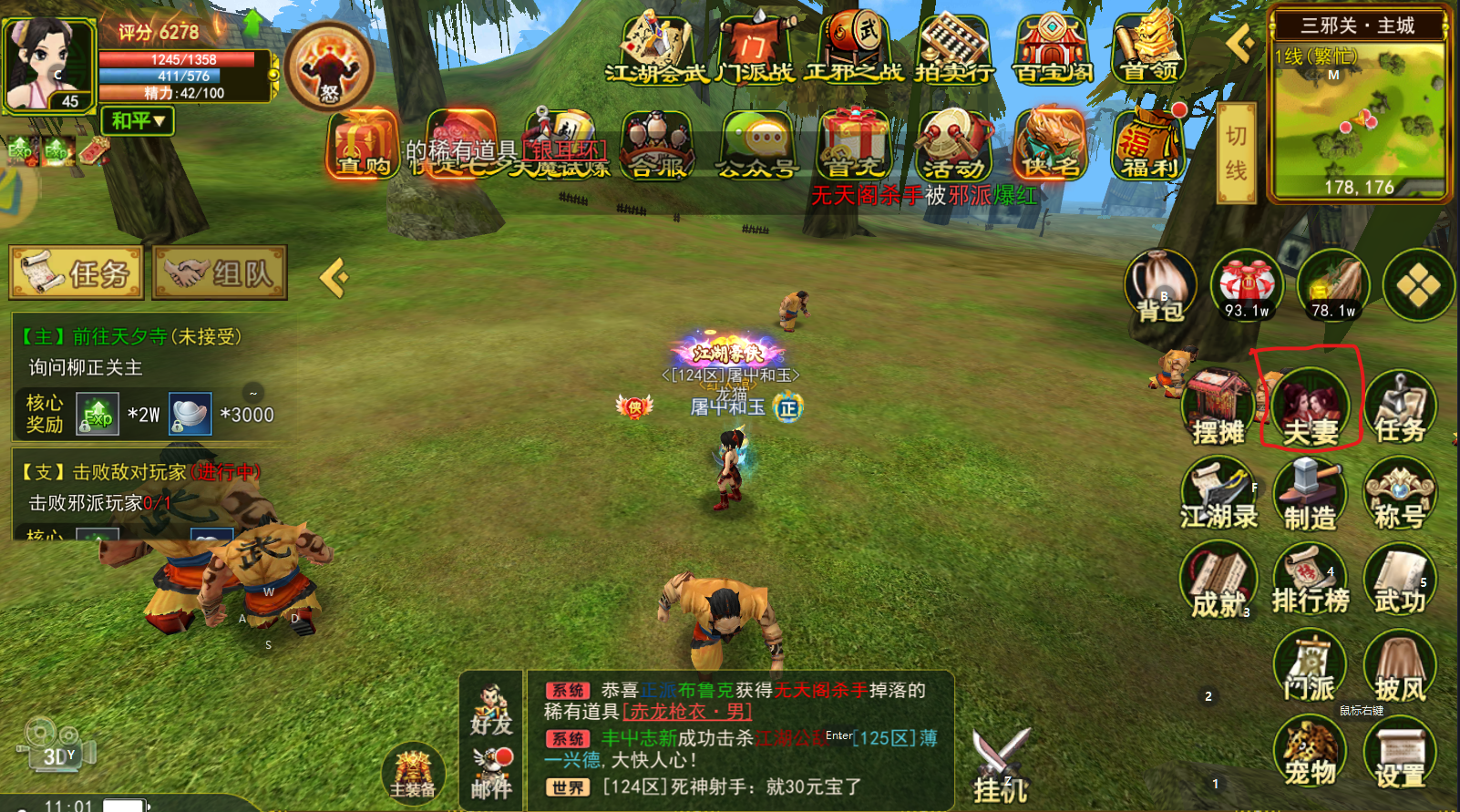
Task: Open the 好友 friends list
Action: (492, 712)
